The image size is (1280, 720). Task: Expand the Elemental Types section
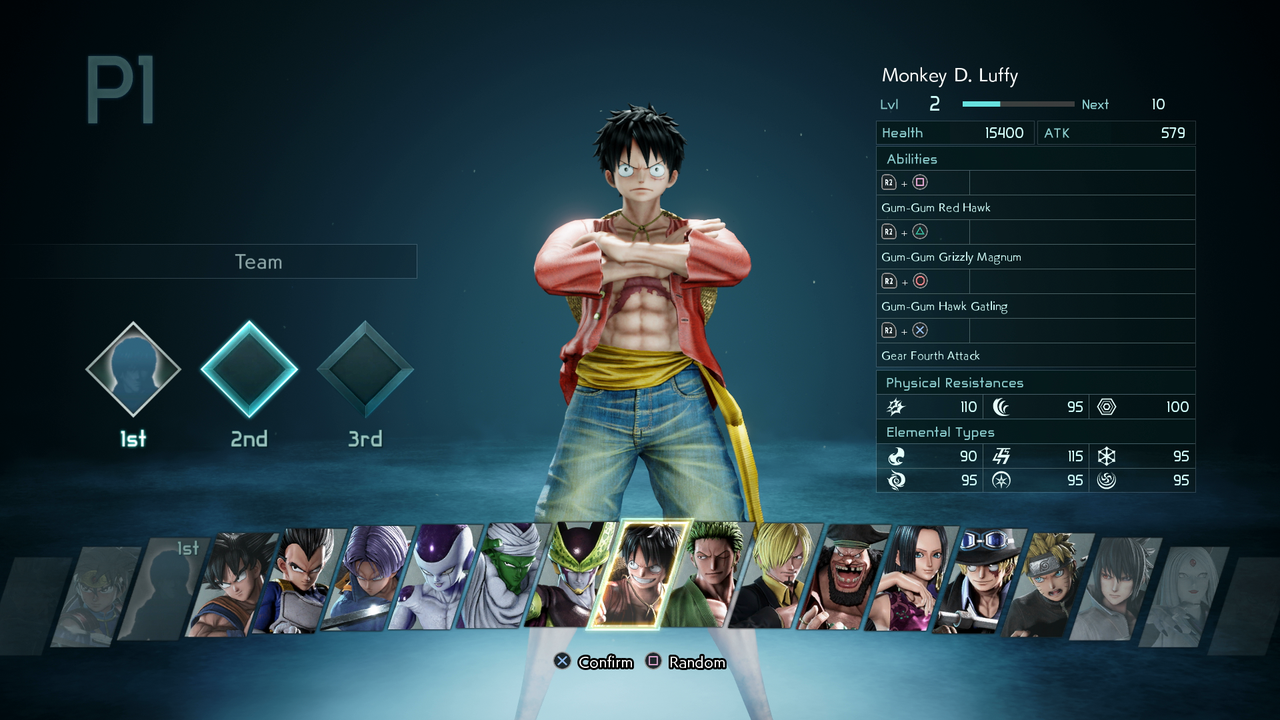(1036, 432)
